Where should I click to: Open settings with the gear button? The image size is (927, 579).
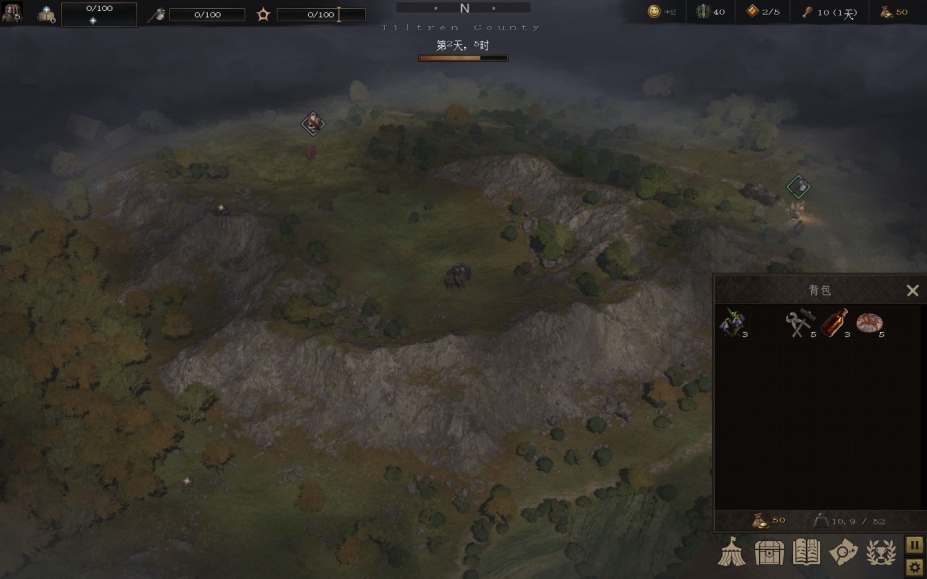pos(914,567)
